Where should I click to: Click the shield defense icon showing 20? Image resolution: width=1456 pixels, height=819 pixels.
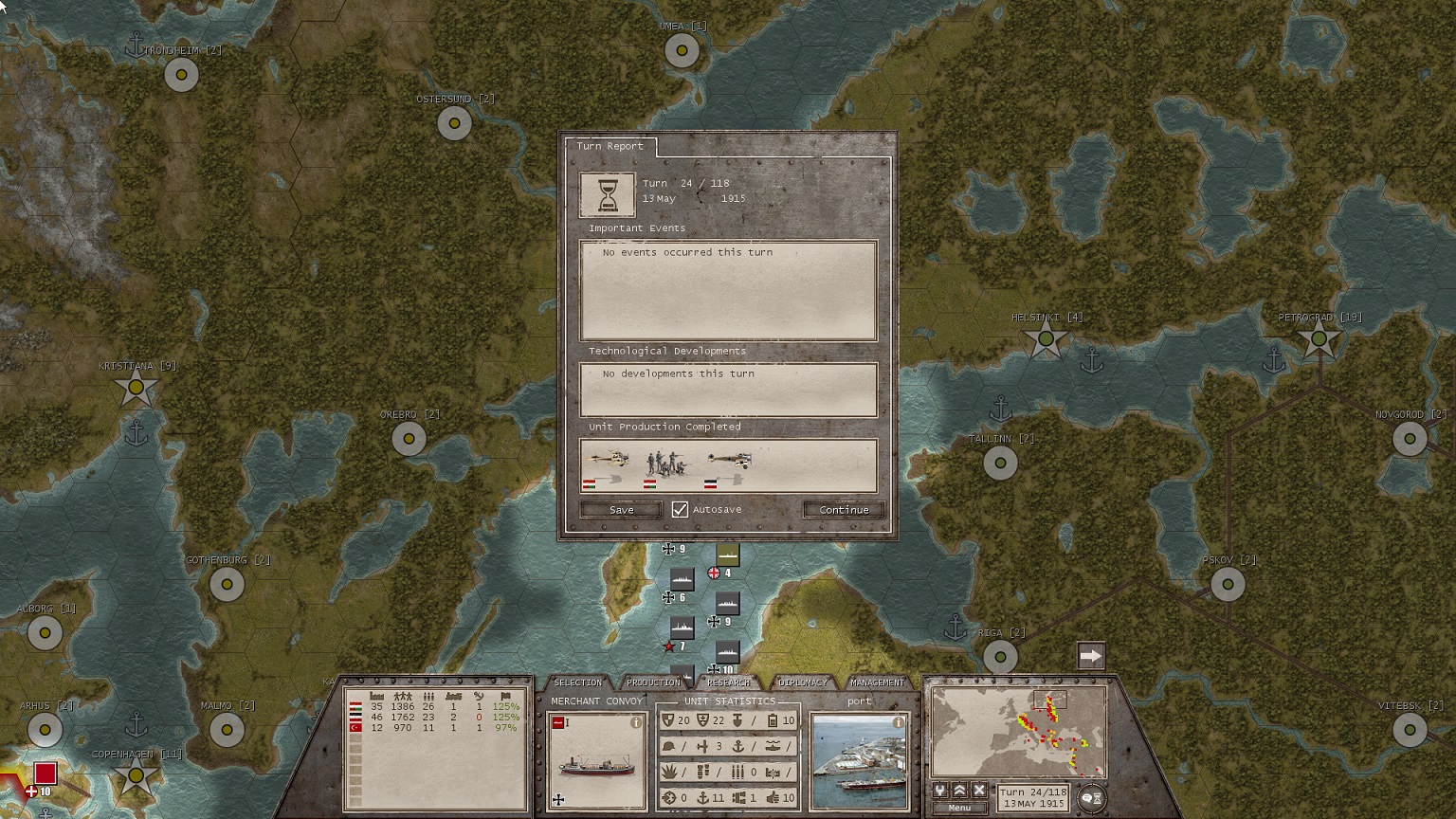coord(668,720)
